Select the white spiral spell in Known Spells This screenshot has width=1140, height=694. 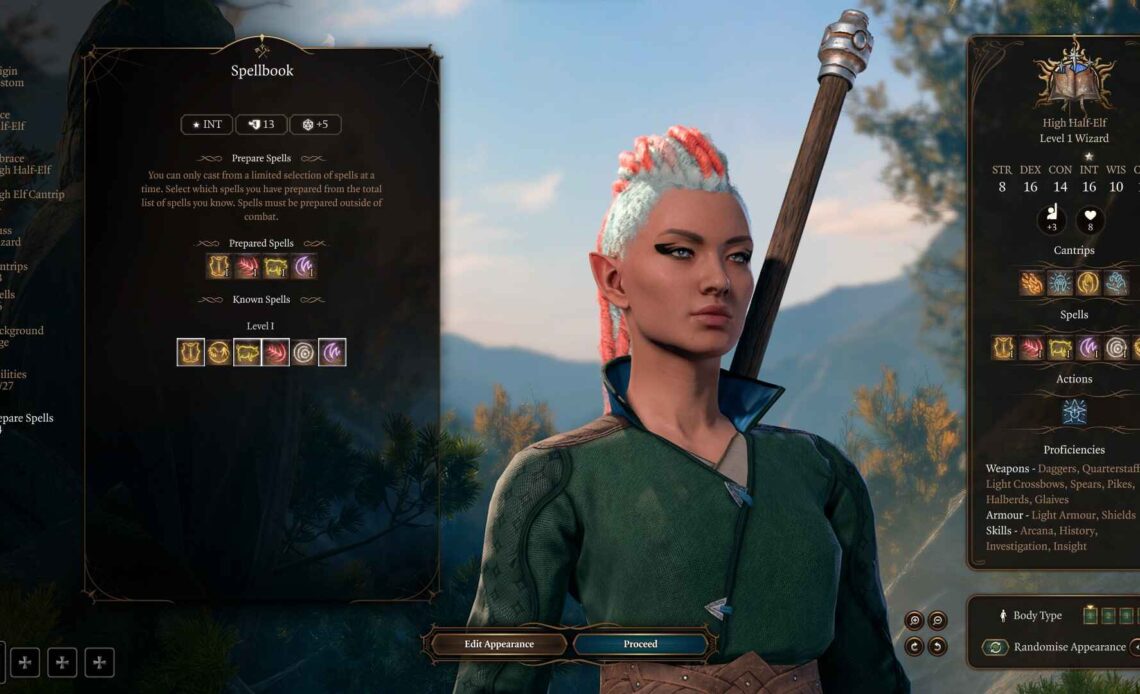304,352
